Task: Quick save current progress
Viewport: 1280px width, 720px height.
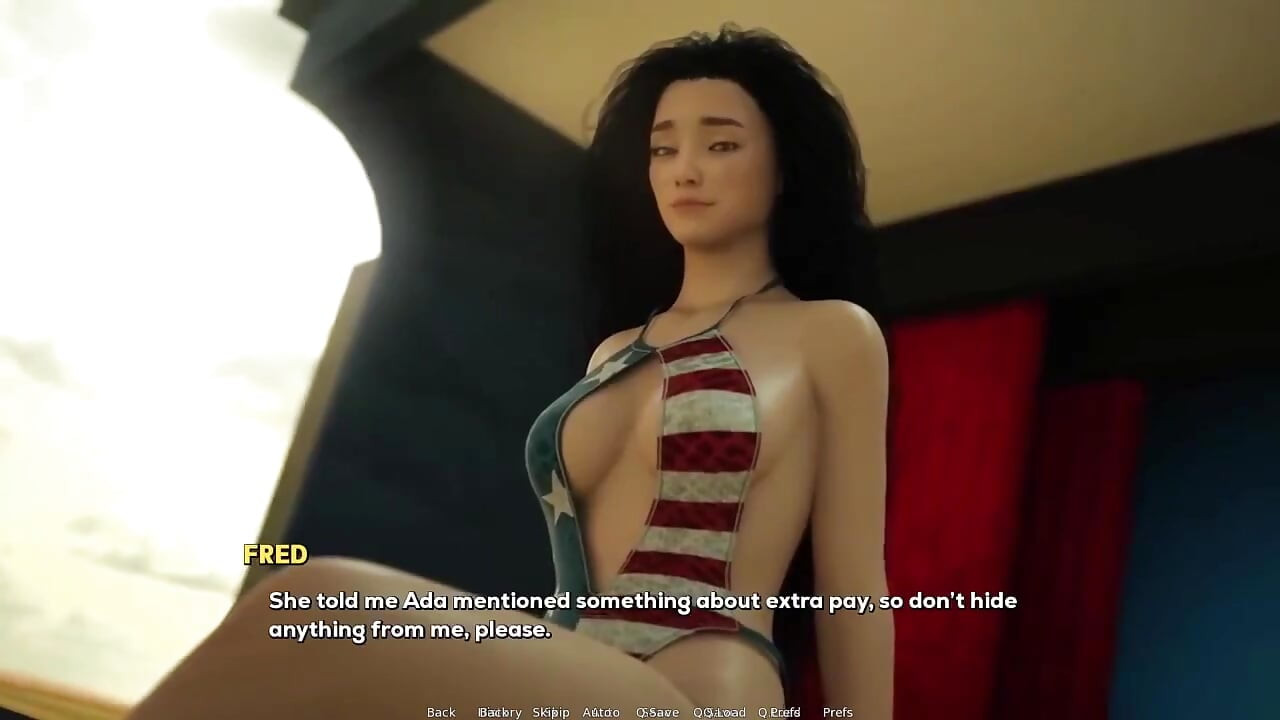Action: click(659, 712)
